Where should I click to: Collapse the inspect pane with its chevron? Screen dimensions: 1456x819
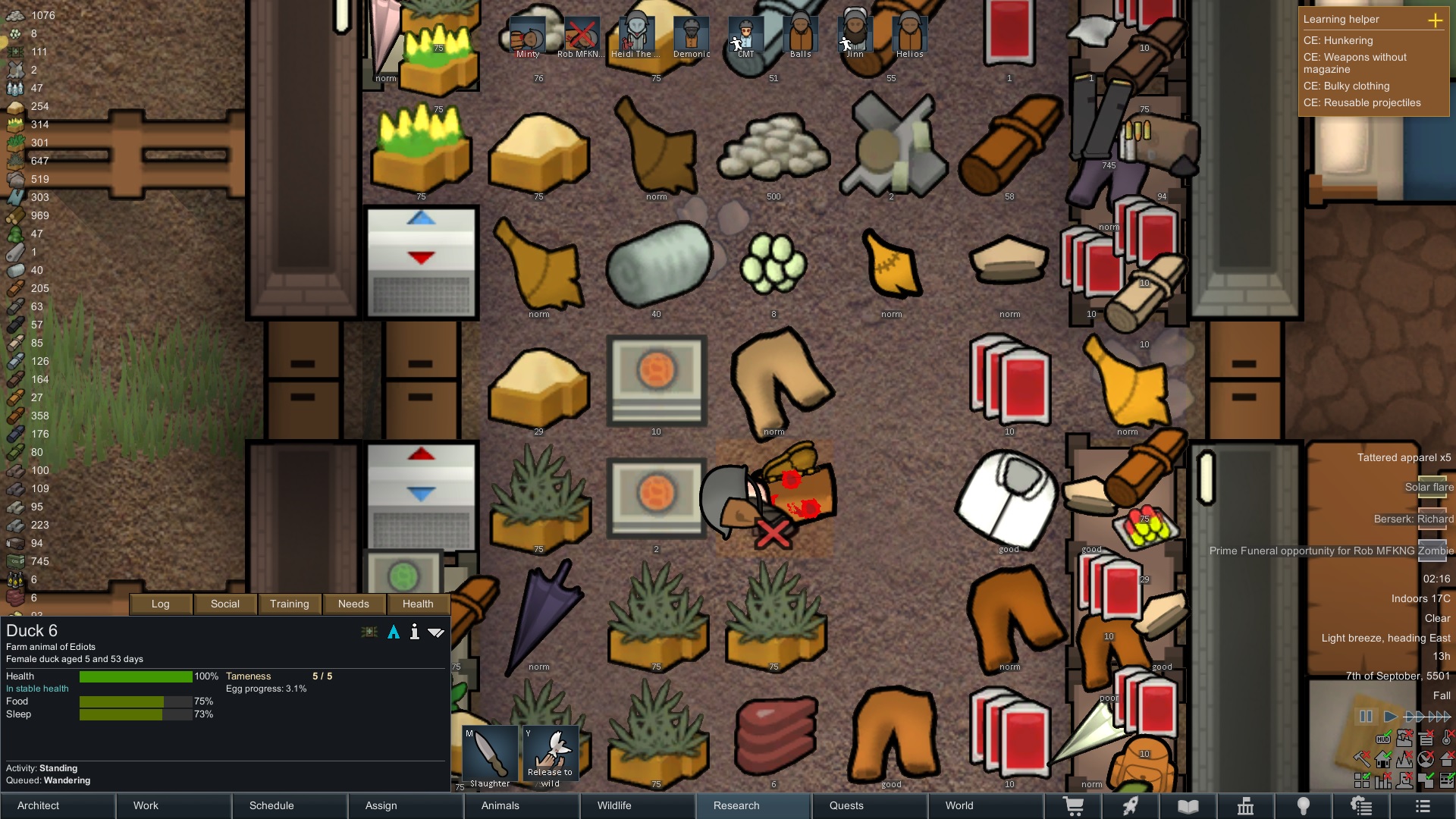click(437, 631)
